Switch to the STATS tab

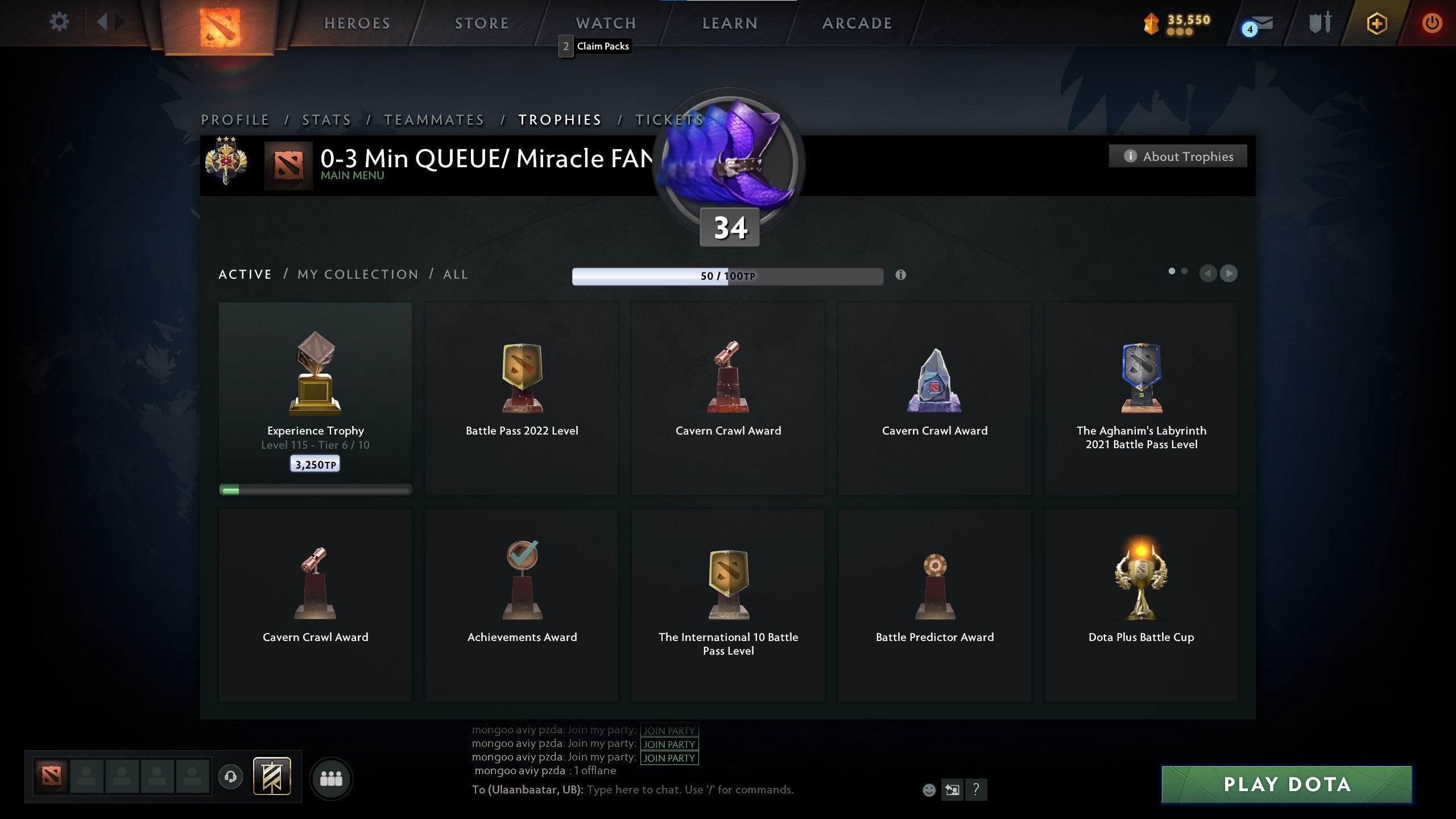(x=326, y=120)
